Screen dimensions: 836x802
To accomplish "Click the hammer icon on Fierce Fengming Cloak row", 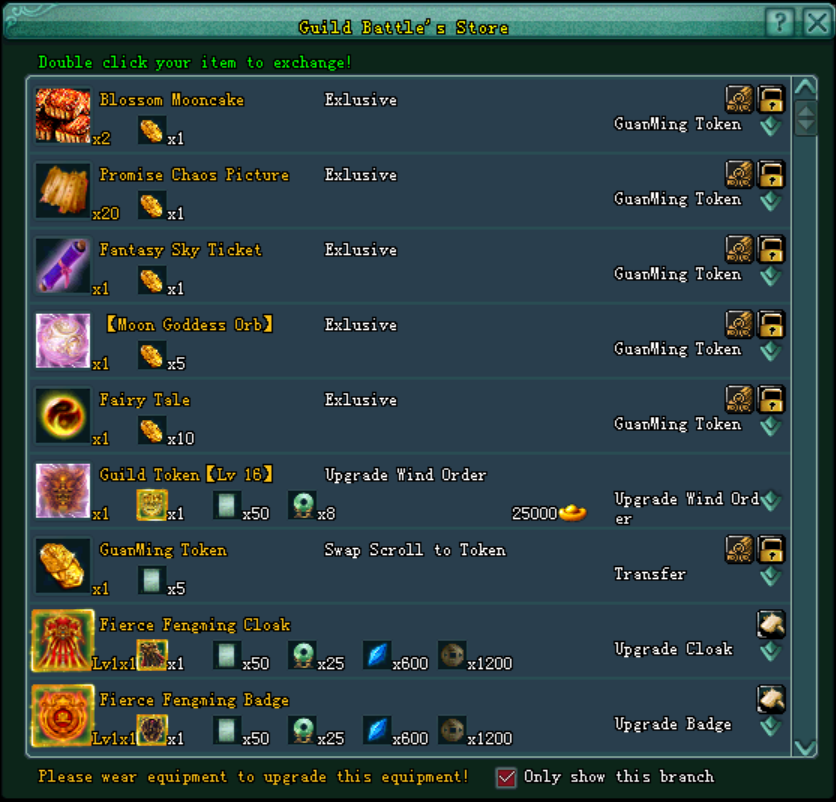I will tap(771, 624).
